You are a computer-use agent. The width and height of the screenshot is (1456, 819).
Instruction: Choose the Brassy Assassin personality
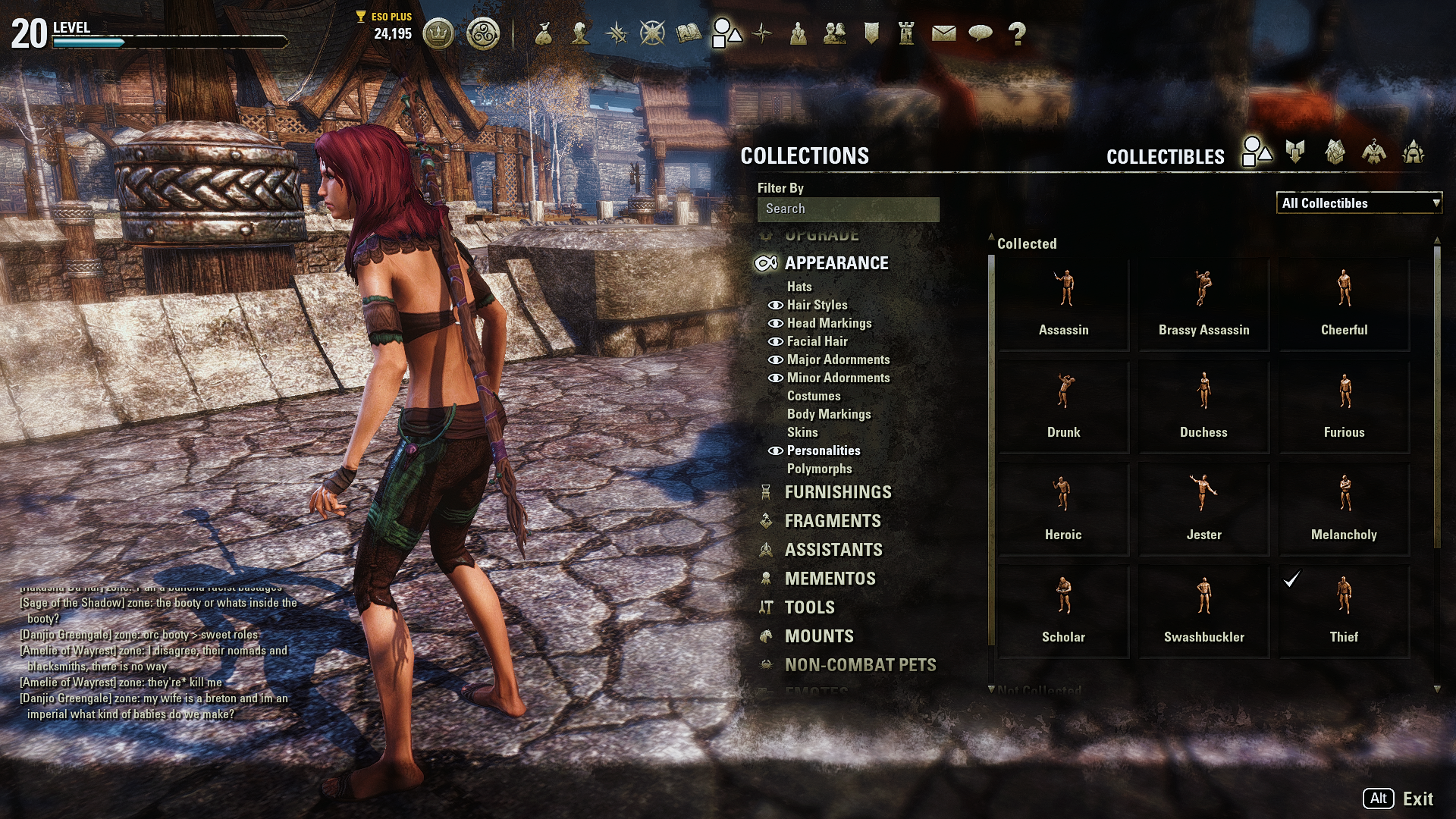click(x=1203, y=304)
